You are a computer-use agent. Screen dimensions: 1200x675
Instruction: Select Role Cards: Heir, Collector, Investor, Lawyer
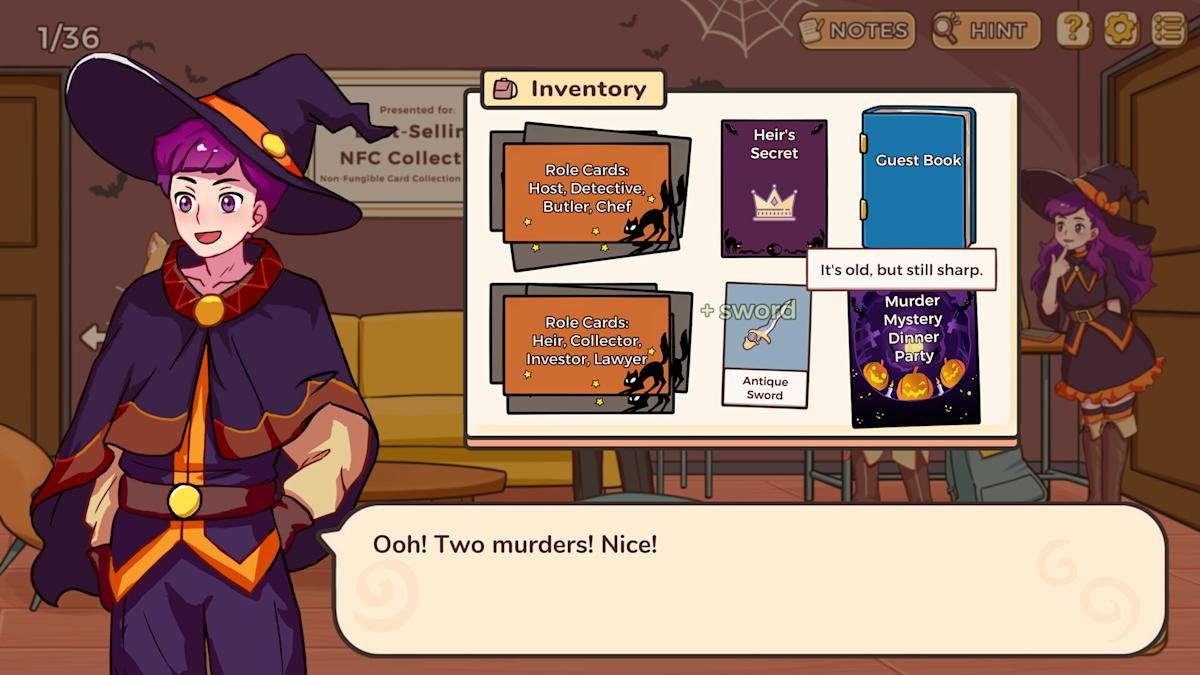tap(588, 346)
